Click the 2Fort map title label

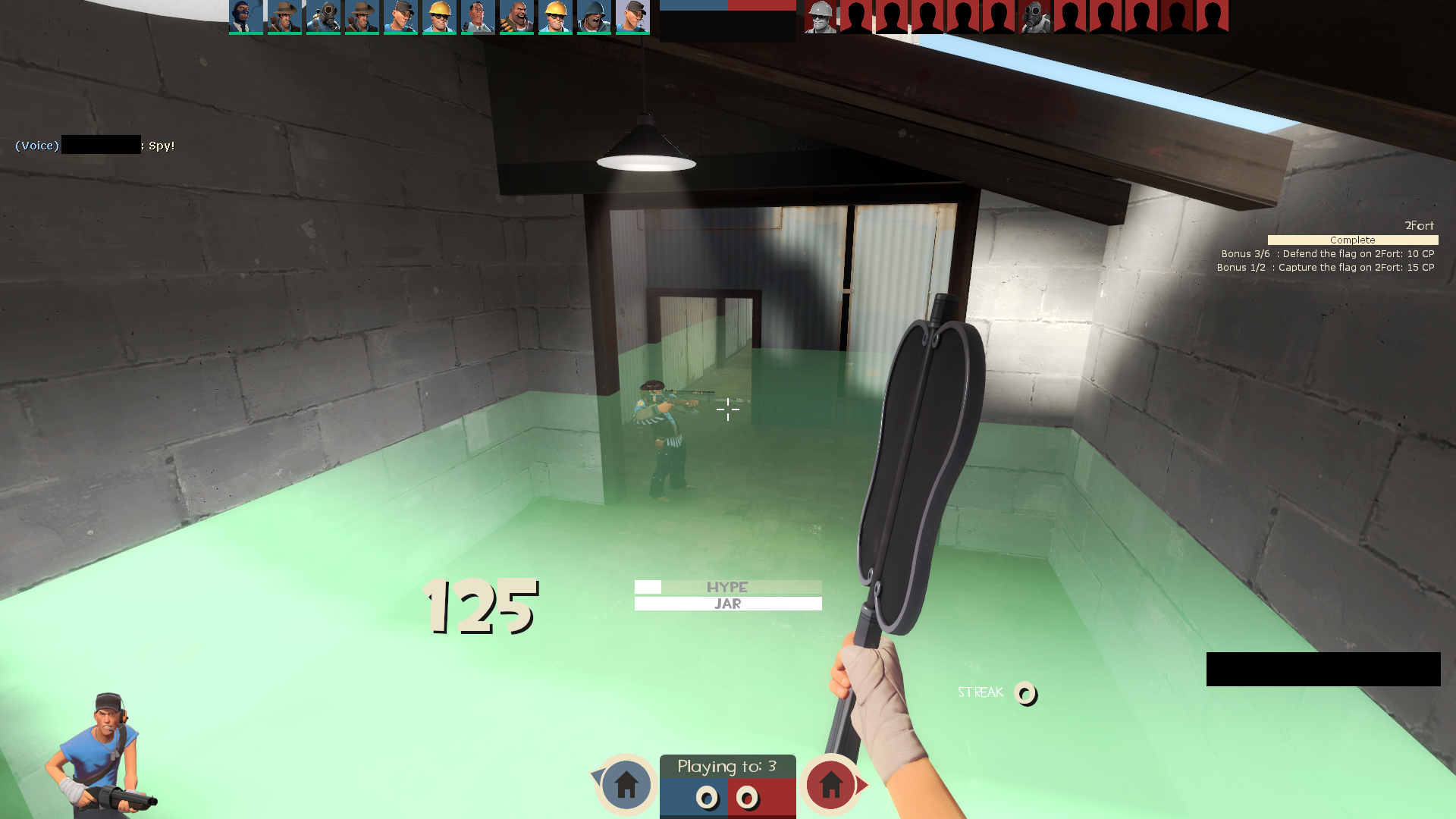pyautogui.click(x=1420, y=225)
